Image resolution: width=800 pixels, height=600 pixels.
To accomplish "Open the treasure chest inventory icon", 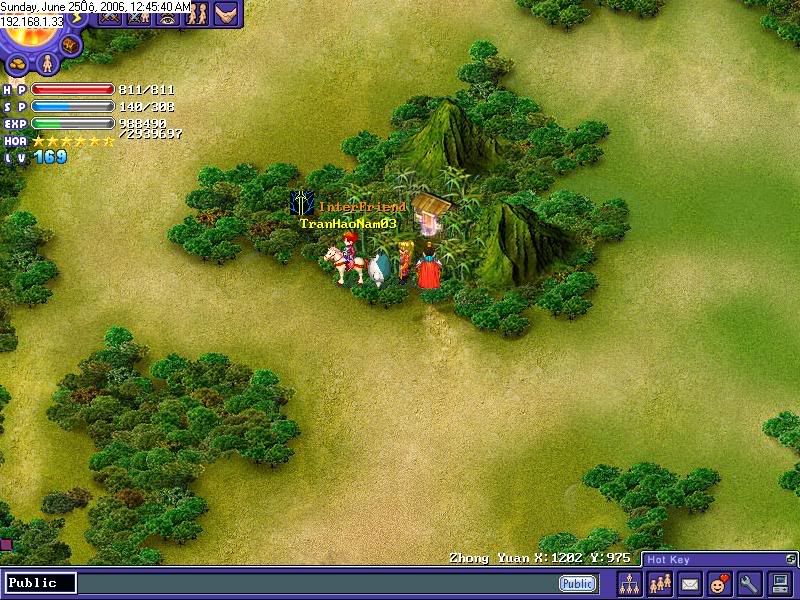I will coord(70,45).
